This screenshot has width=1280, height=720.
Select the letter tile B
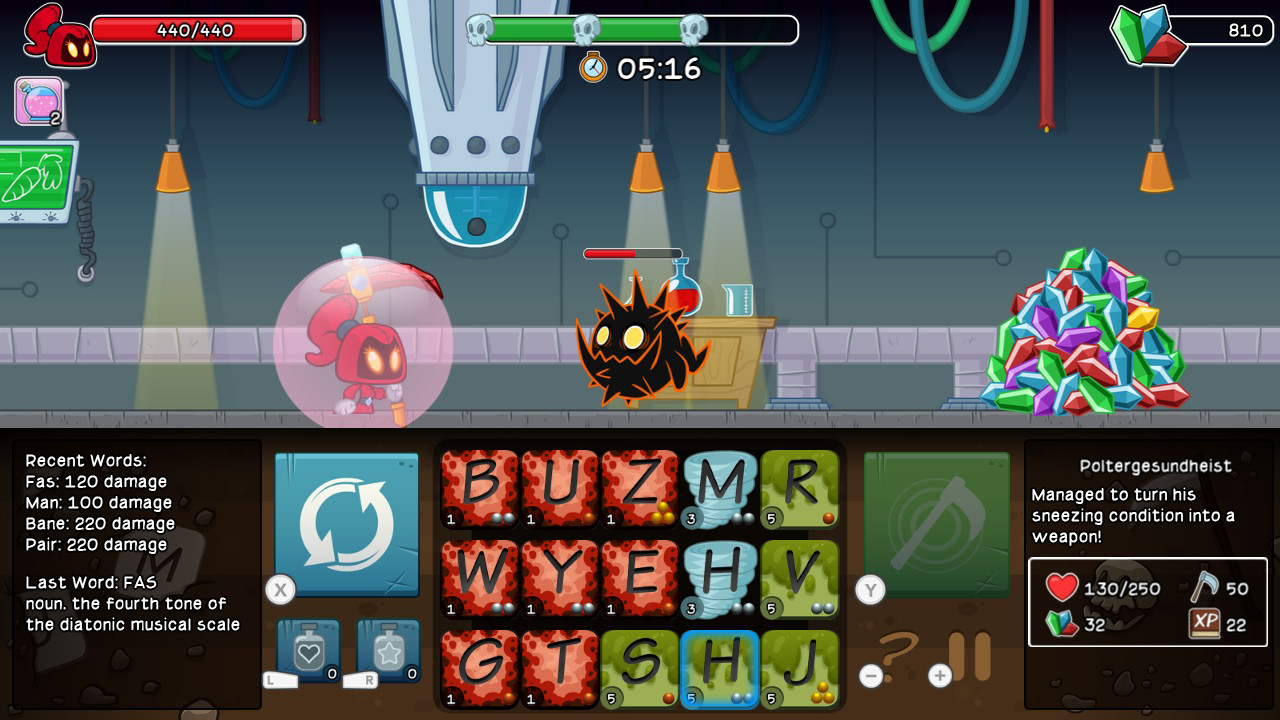click(x=479, y=490)
